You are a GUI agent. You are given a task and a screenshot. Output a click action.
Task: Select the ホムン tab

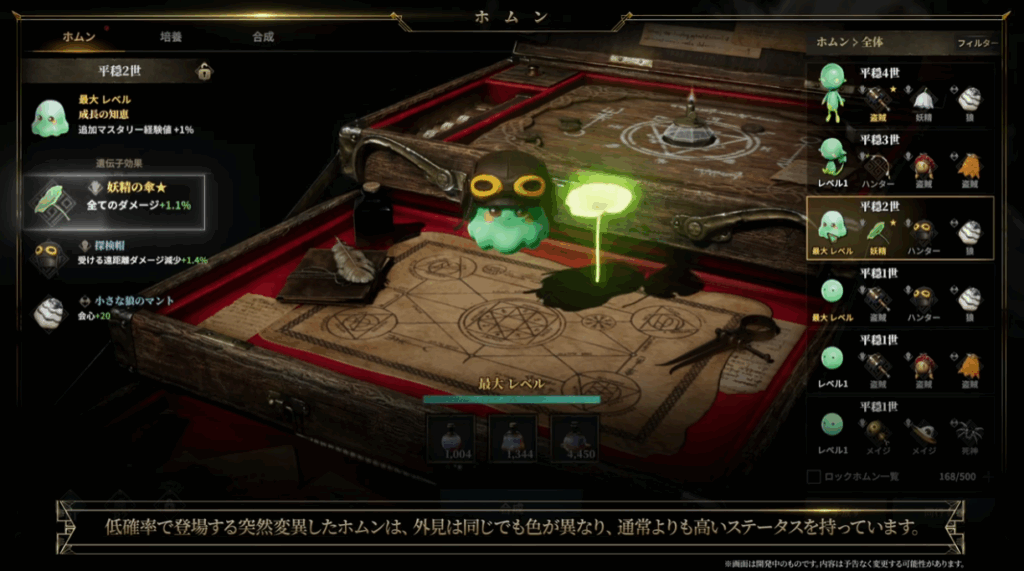(x=79, y=37)
